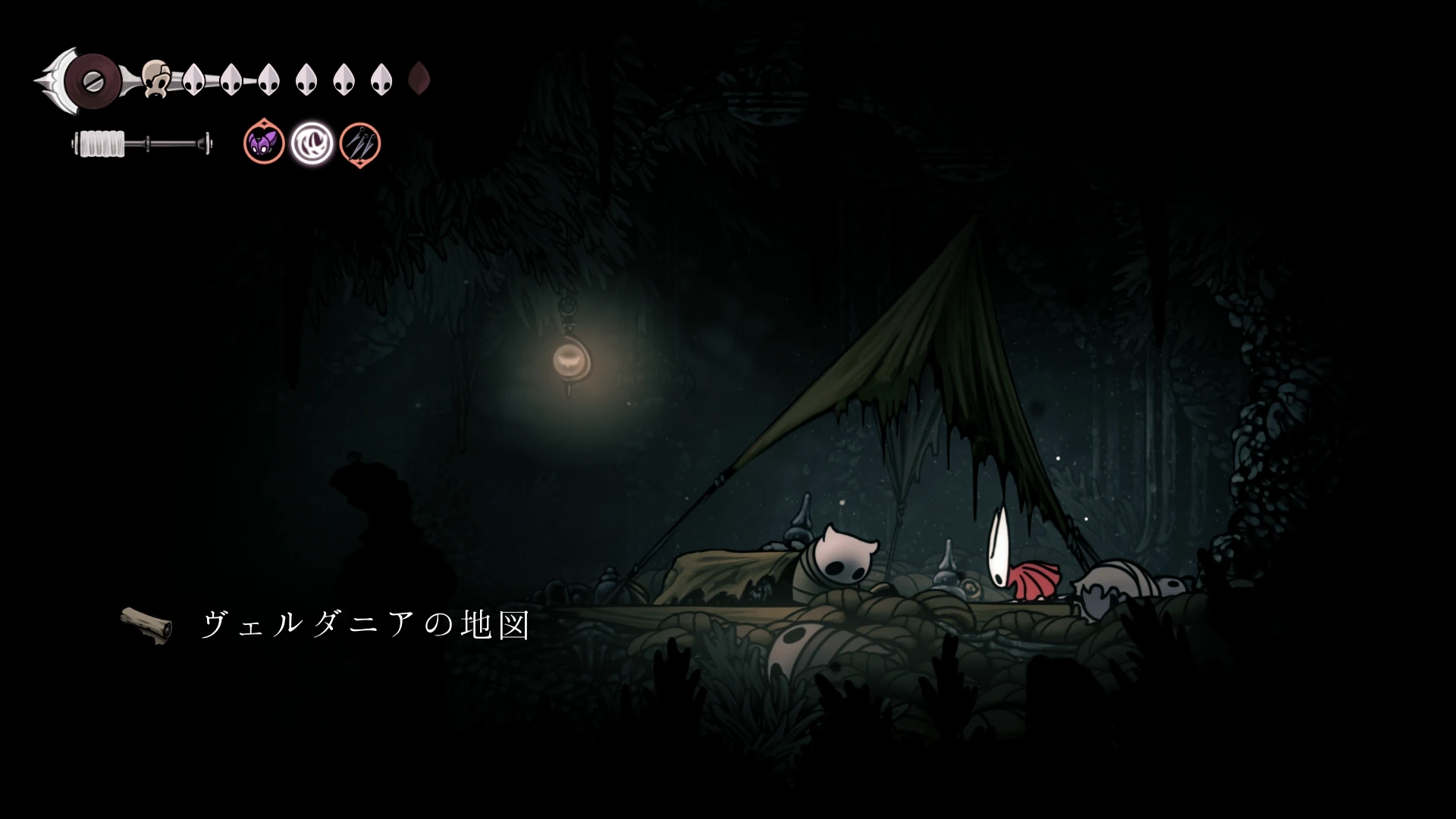This screenshot has width=1456, height=819.
Task: Select the purple bug tool icon
Action: [x=264, y=143]
